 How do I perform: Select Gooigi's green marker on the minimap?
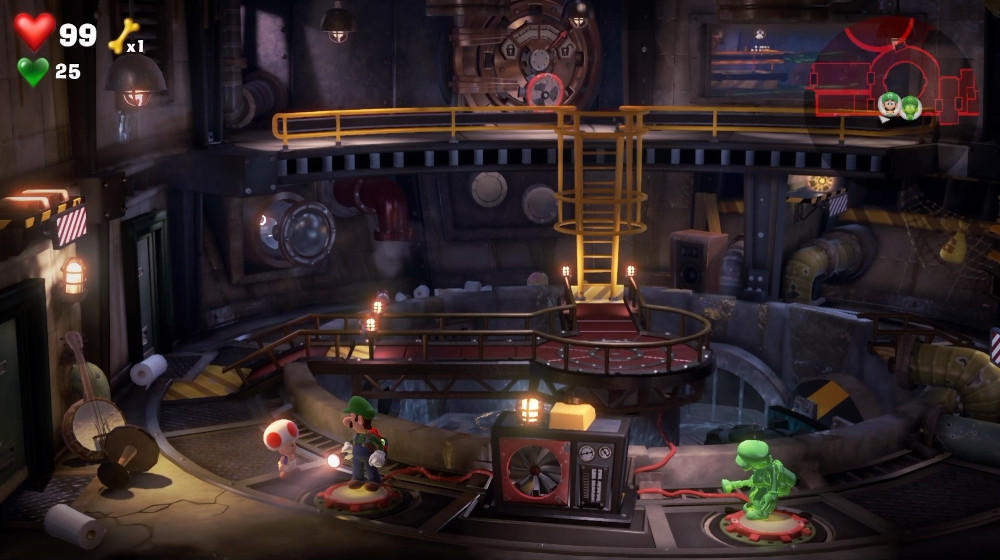(x=910, y=107)
